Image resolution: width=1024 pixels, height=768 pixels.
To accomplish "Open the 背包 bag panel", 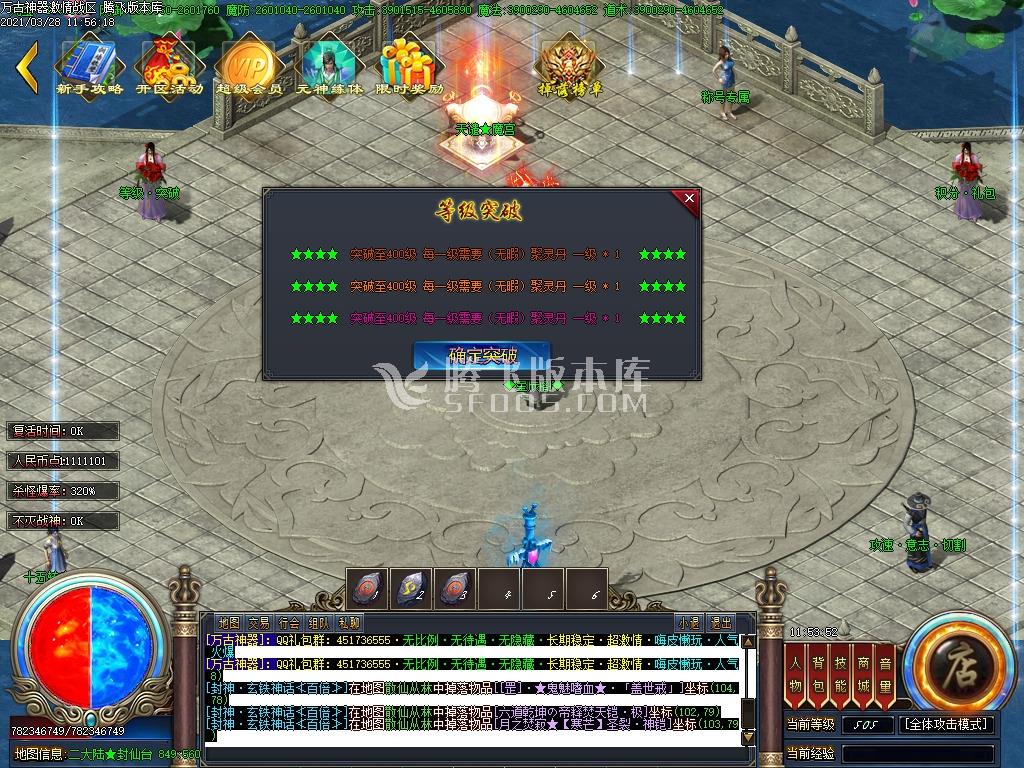I will coord(818,674).
